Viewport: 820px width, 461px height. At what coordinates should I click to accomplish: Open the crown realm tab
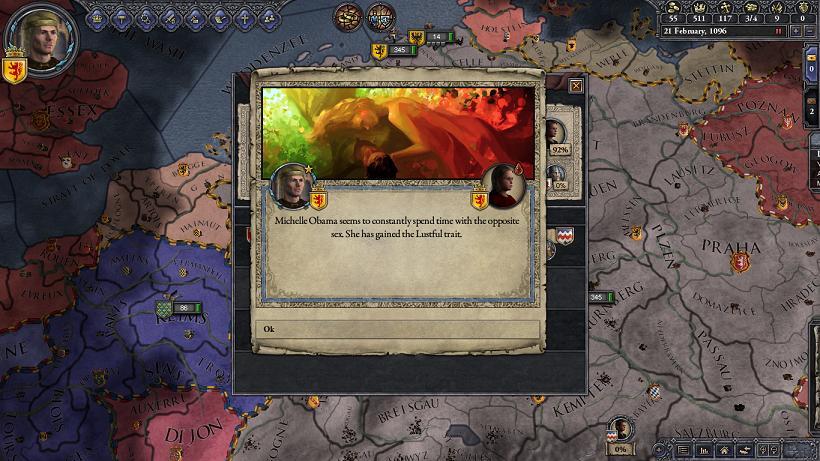point(99,16)
